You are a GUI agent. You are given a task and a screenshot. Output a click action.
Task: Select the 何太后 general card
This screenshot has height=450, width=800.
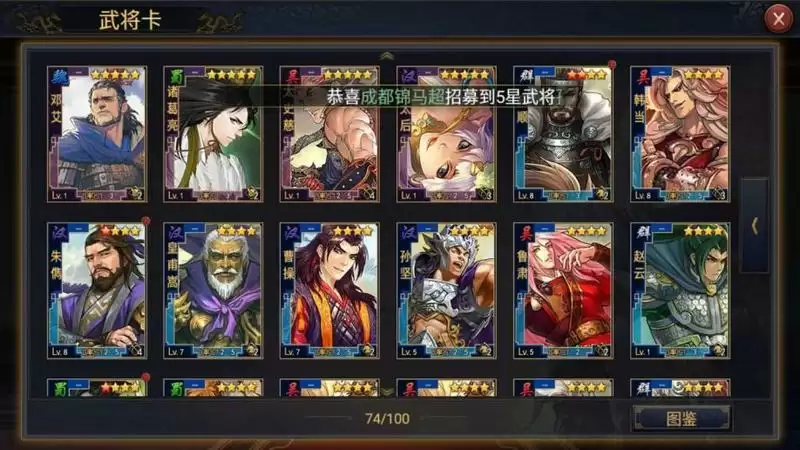pyautogui.click(x=446, y=134)
